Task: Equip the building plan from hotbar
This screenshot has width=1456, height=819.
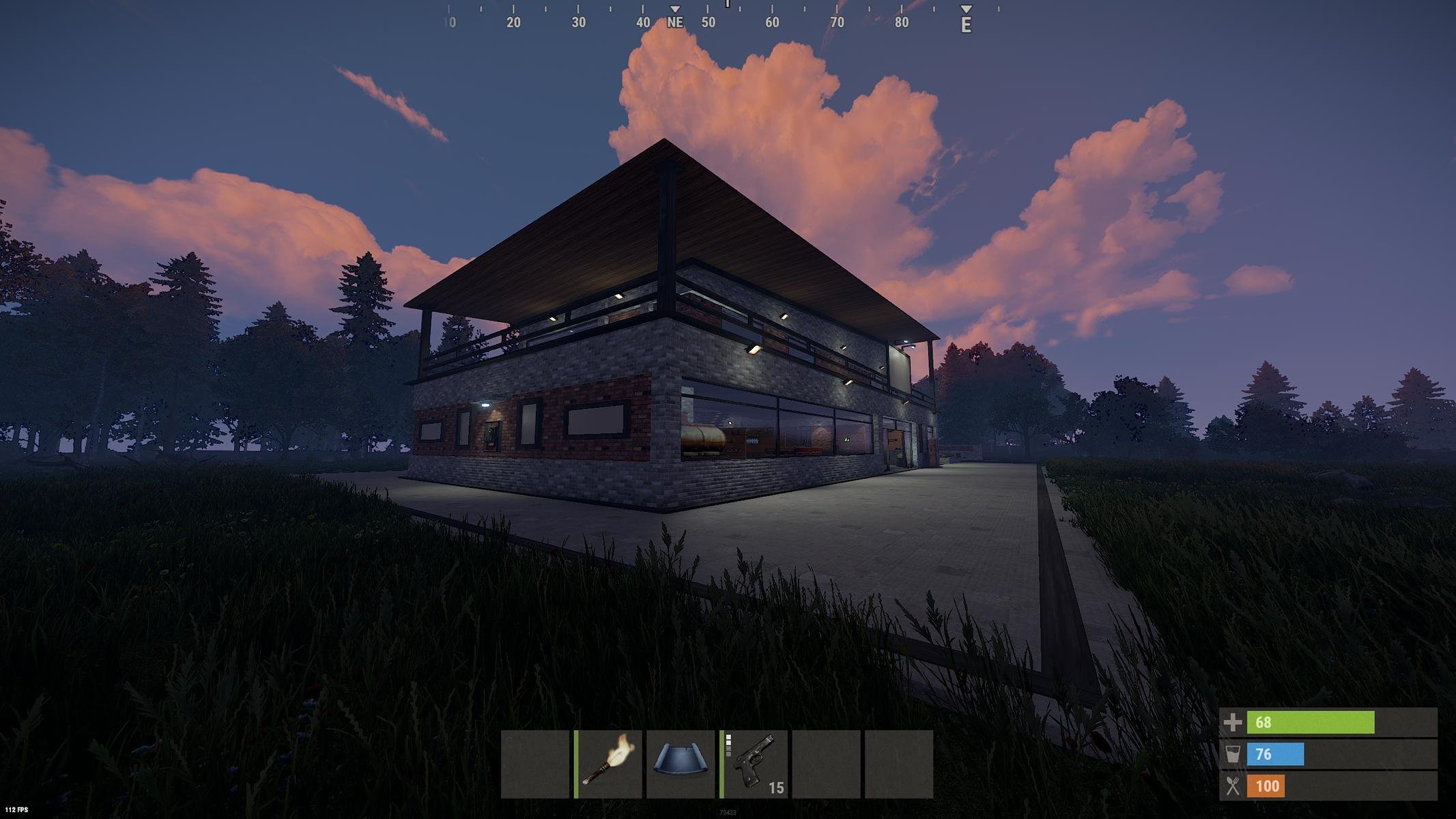Action: click(x=681, y=764)
